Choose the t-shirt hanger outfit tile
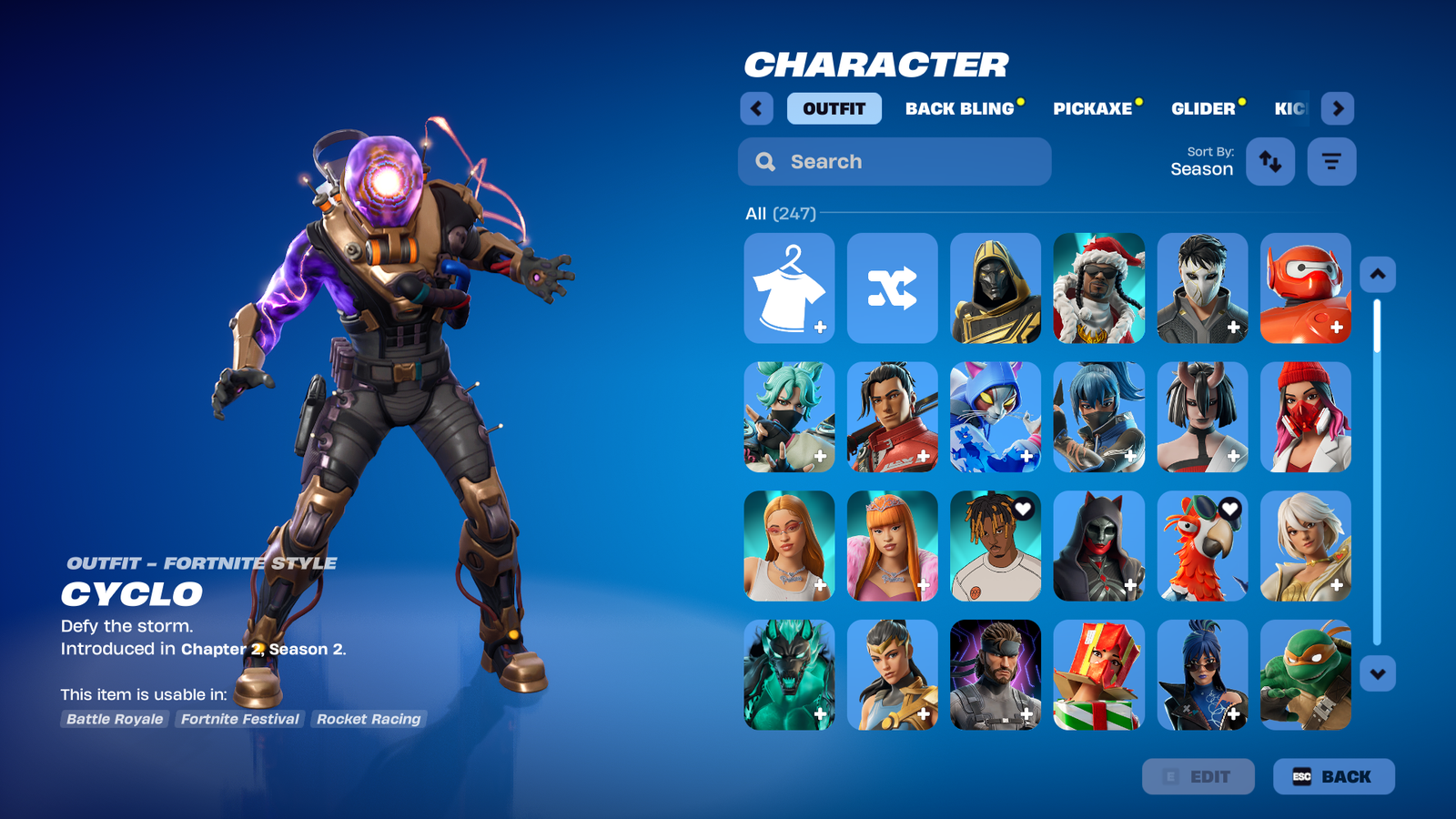The width and height of the screenshot is (1456, 819). (x=789, y=288)
